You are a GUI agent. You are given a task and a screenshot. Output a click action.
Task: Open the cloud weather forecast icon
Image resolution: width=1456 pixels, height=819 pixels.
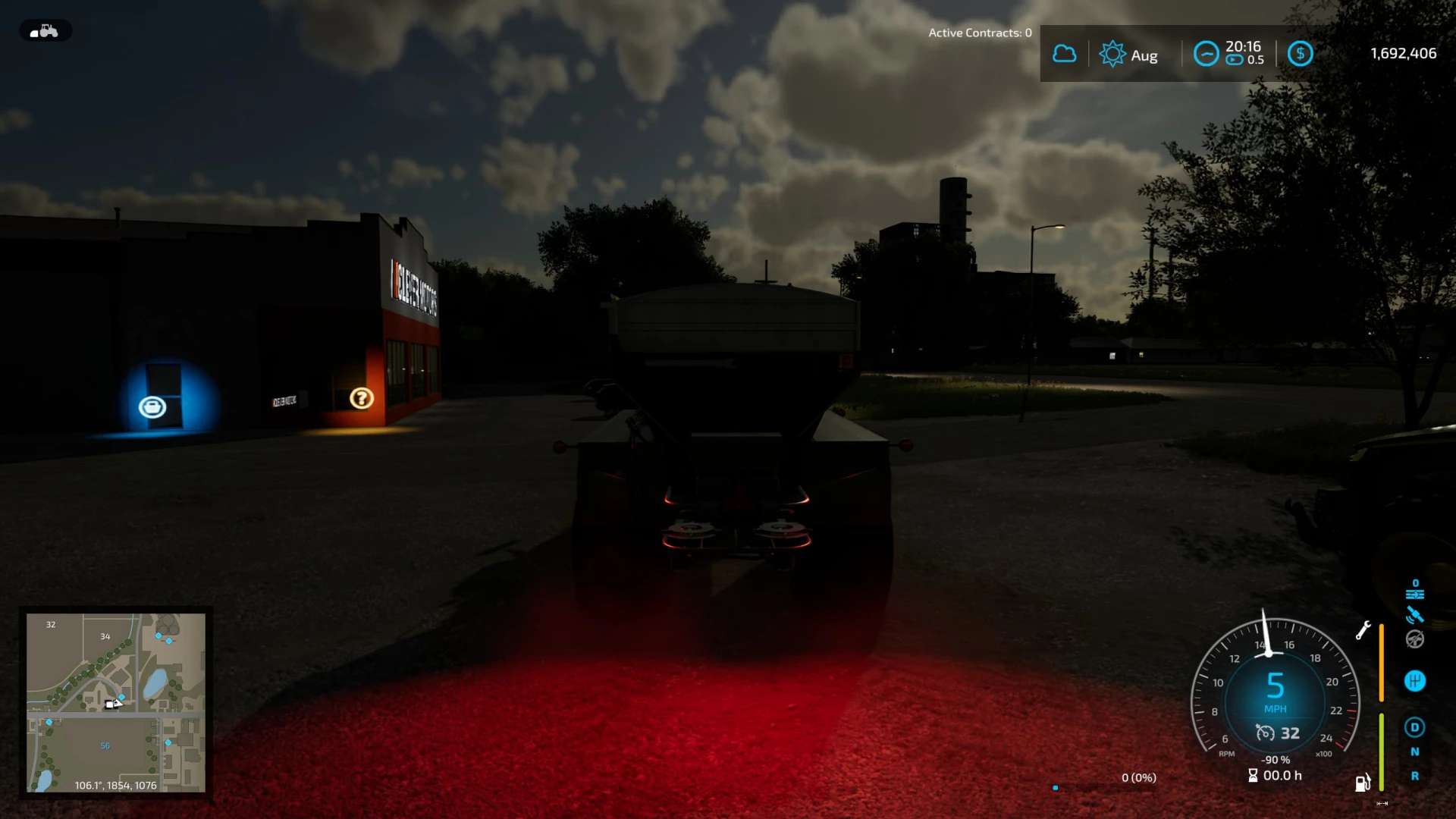pyautogui.click(x=1064, y=54)
